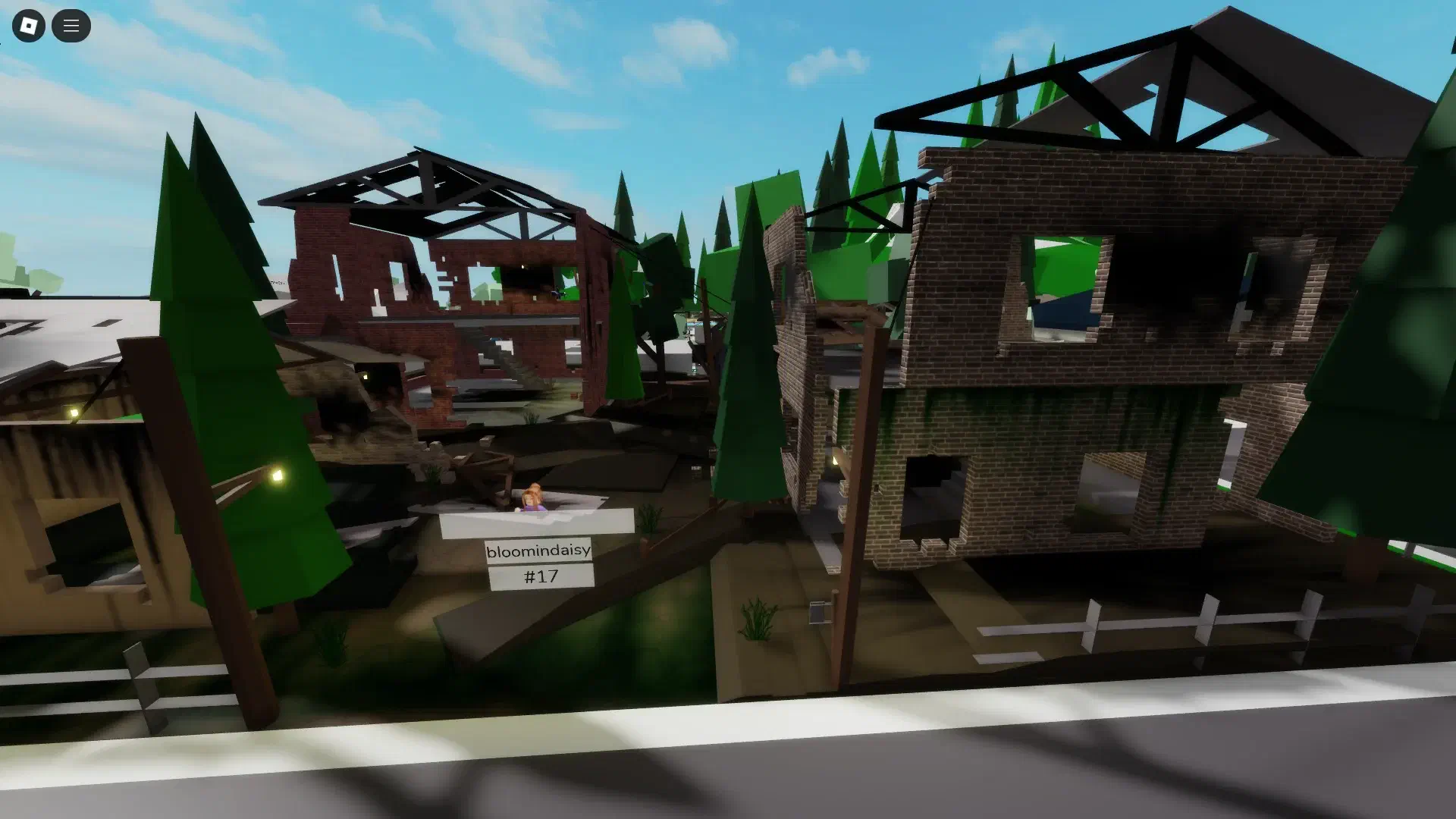
Task: Select the #17 label under the nameplate
Action: [x=540, y=576]
